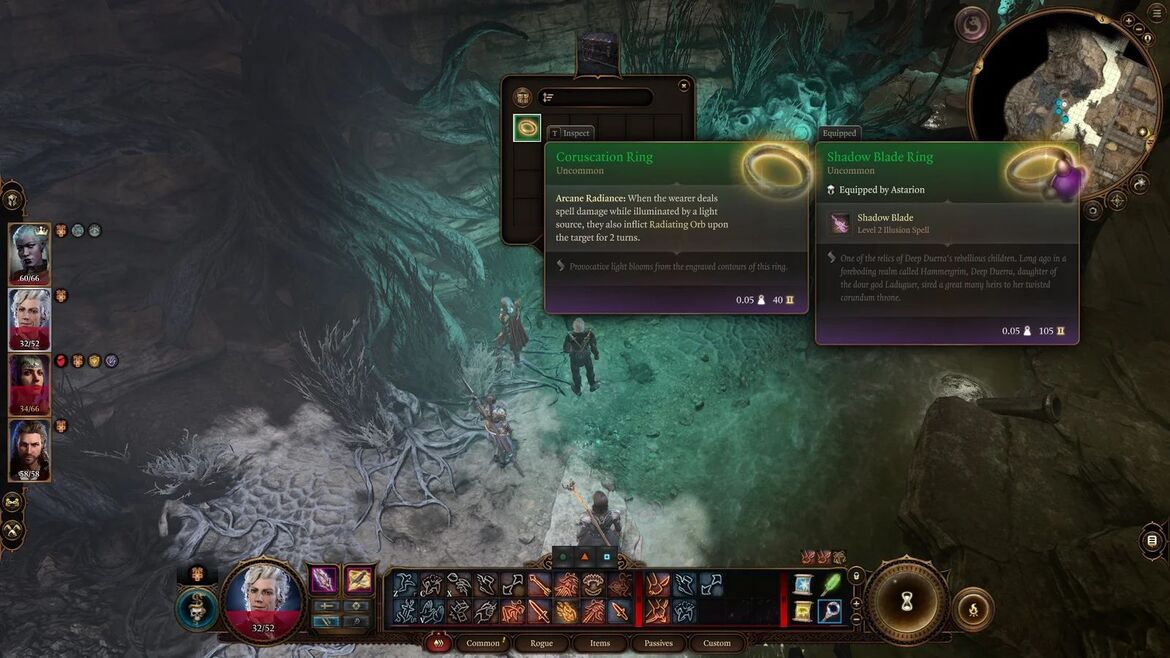Switch to the Passives tab

[x=658, y=643]
